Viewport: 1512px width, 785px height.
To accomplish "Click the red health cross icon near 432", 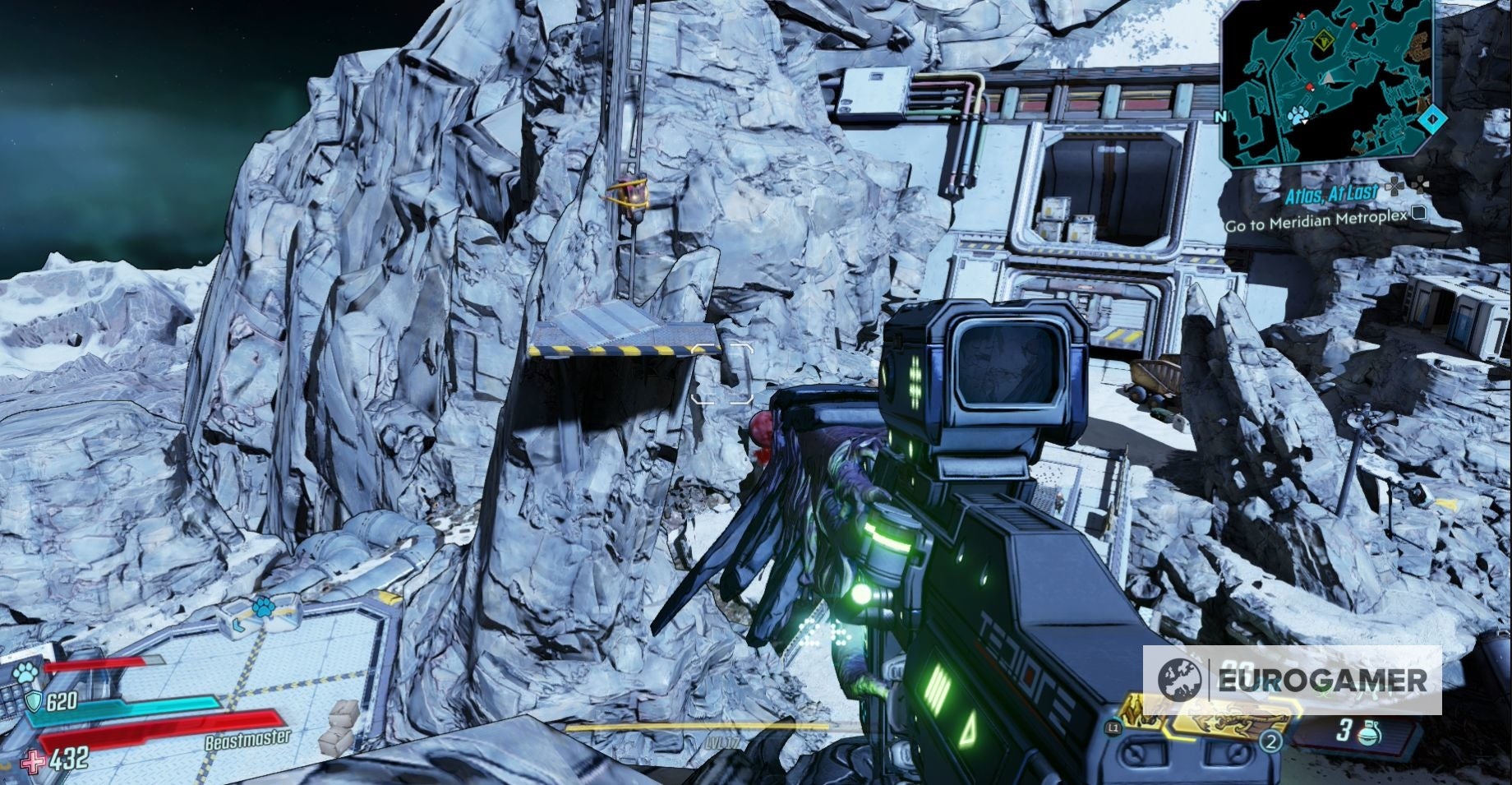I will point(32,760).
